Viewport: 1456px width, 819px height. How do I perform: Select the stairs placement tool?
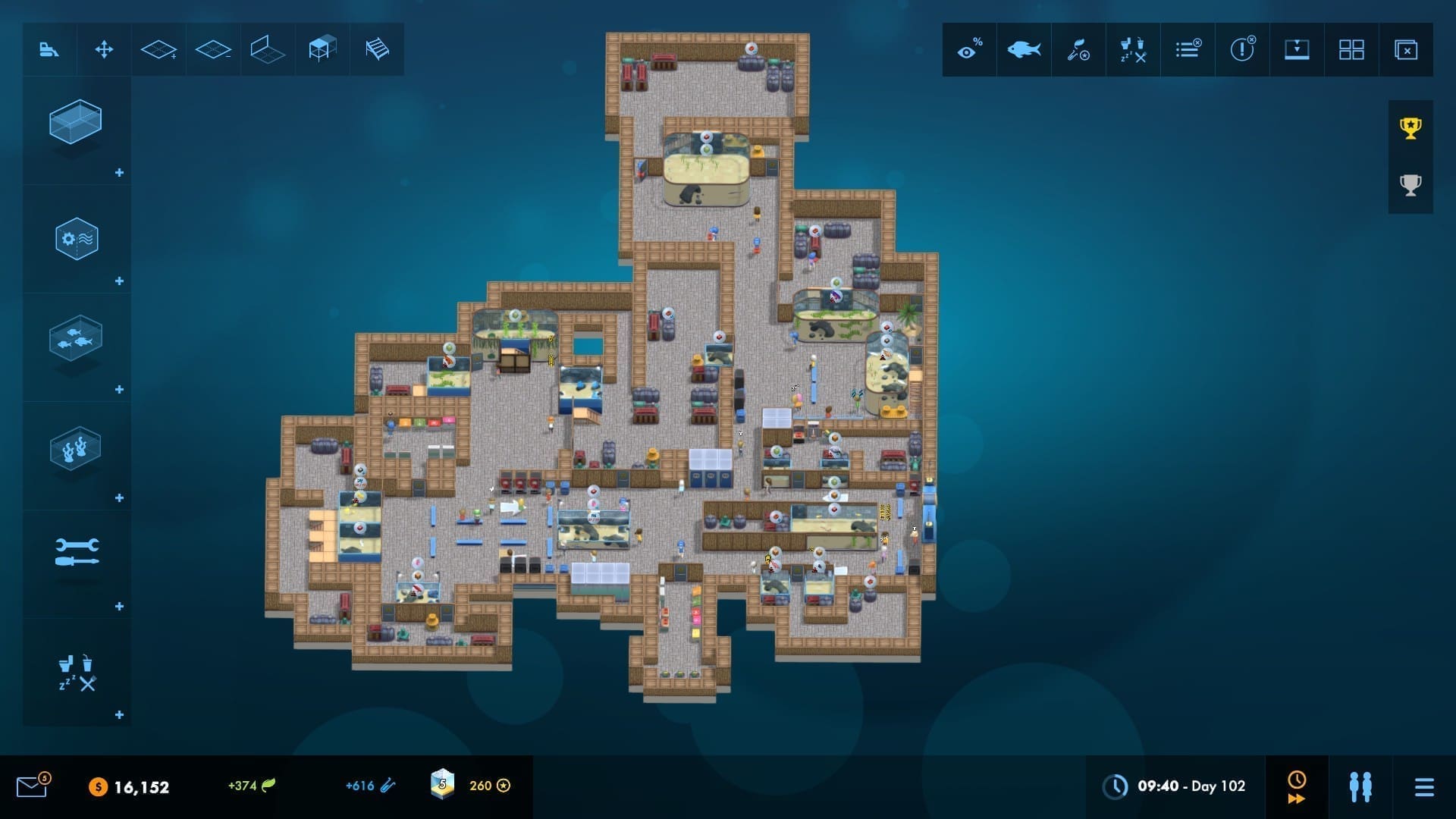[x=377, y=49]
